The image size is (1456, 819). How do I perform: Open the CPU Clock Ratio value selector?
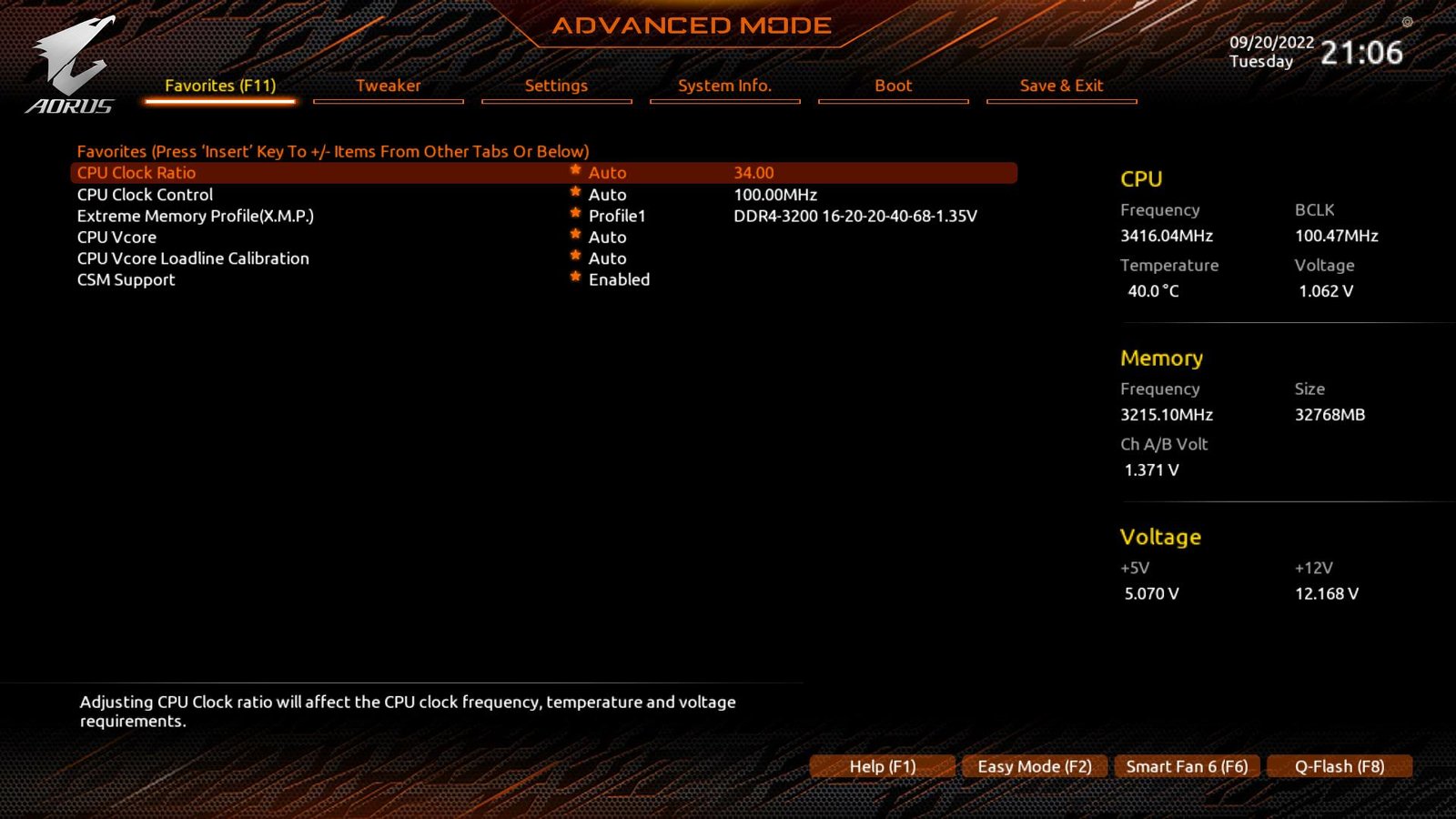[x=607, y=172]
